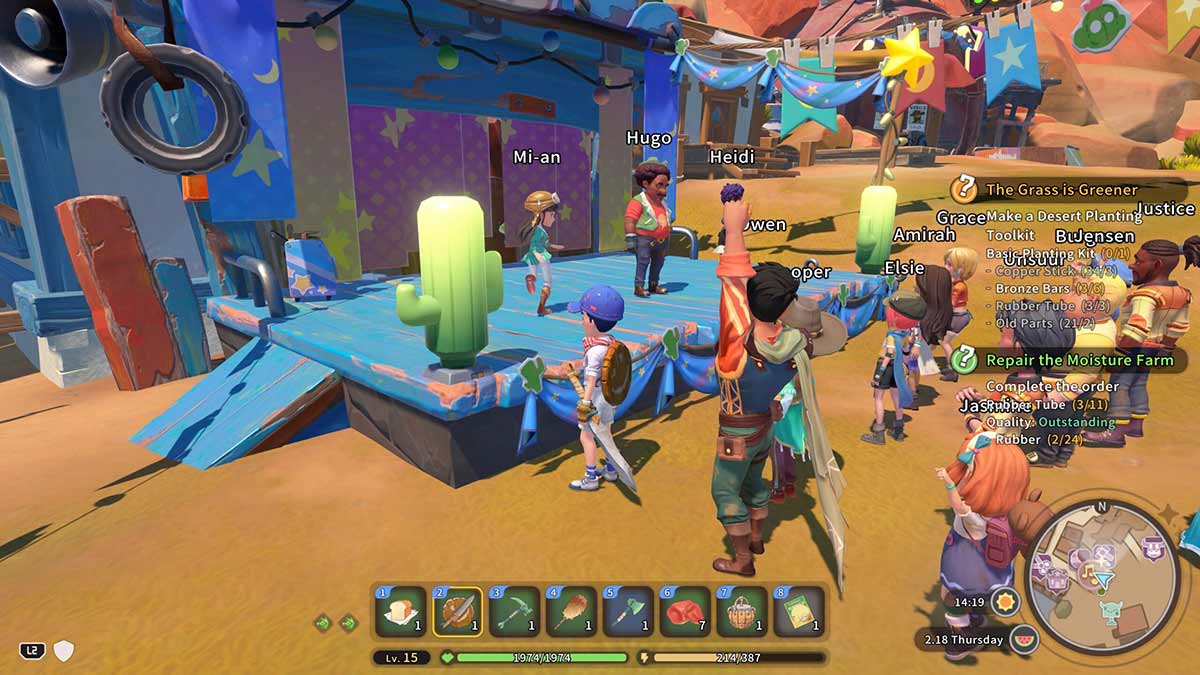Image resolution: width=1200 pixels, height=675 pixels.
Task: Click the sun weather icon
Action: coord(1004,602)
